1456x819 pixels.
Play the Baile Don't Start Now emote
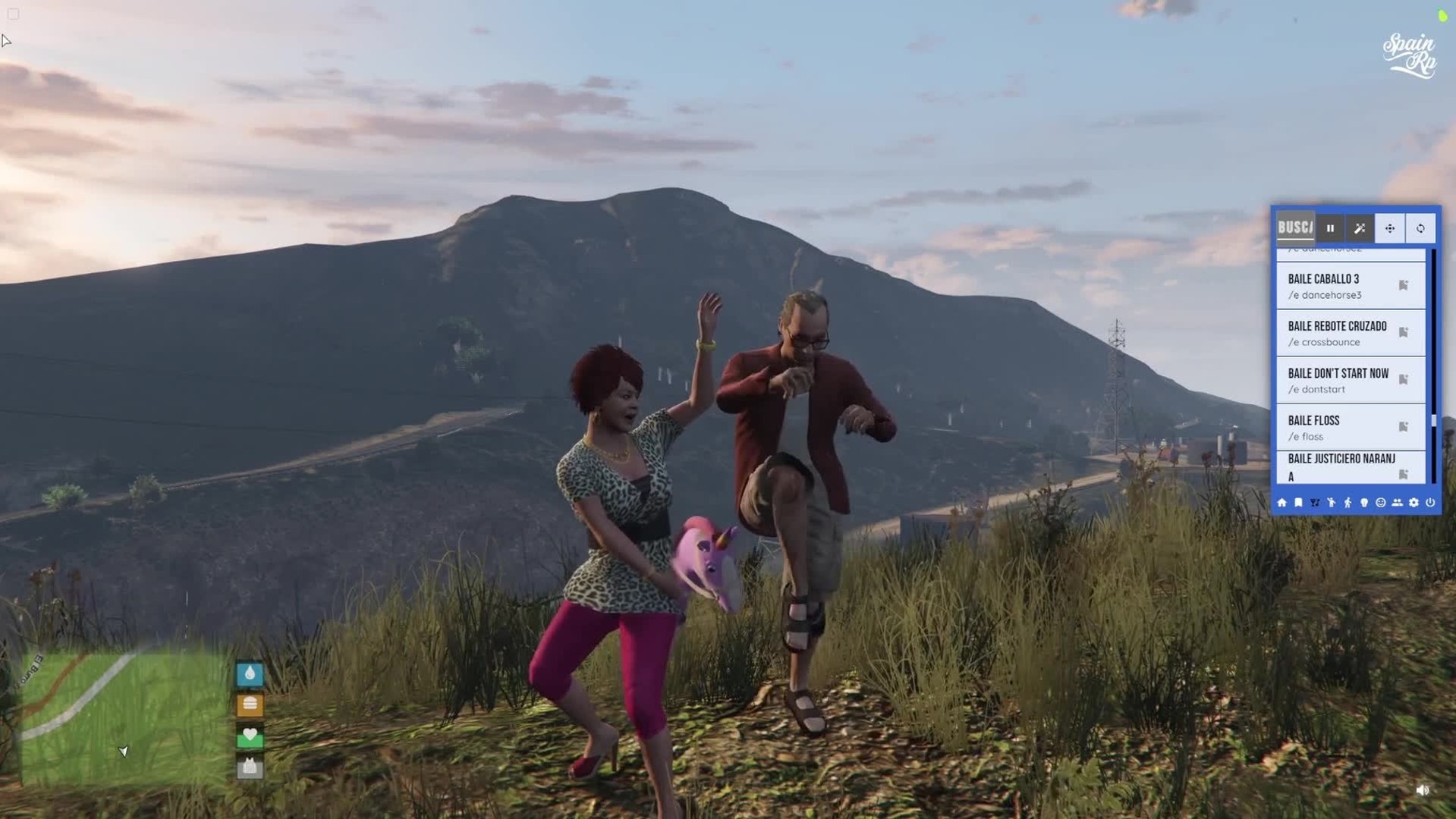[x=1335, y=380]
